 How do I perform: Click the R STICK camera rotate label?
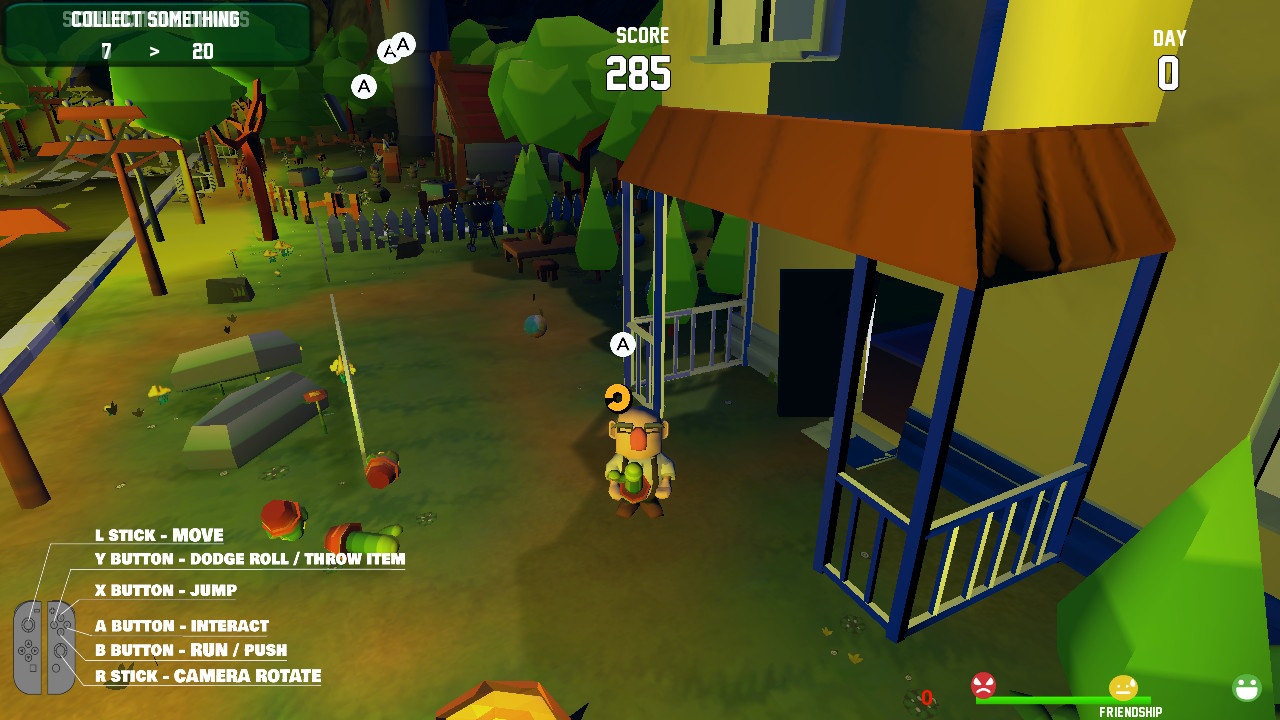(x=210, y=676)
